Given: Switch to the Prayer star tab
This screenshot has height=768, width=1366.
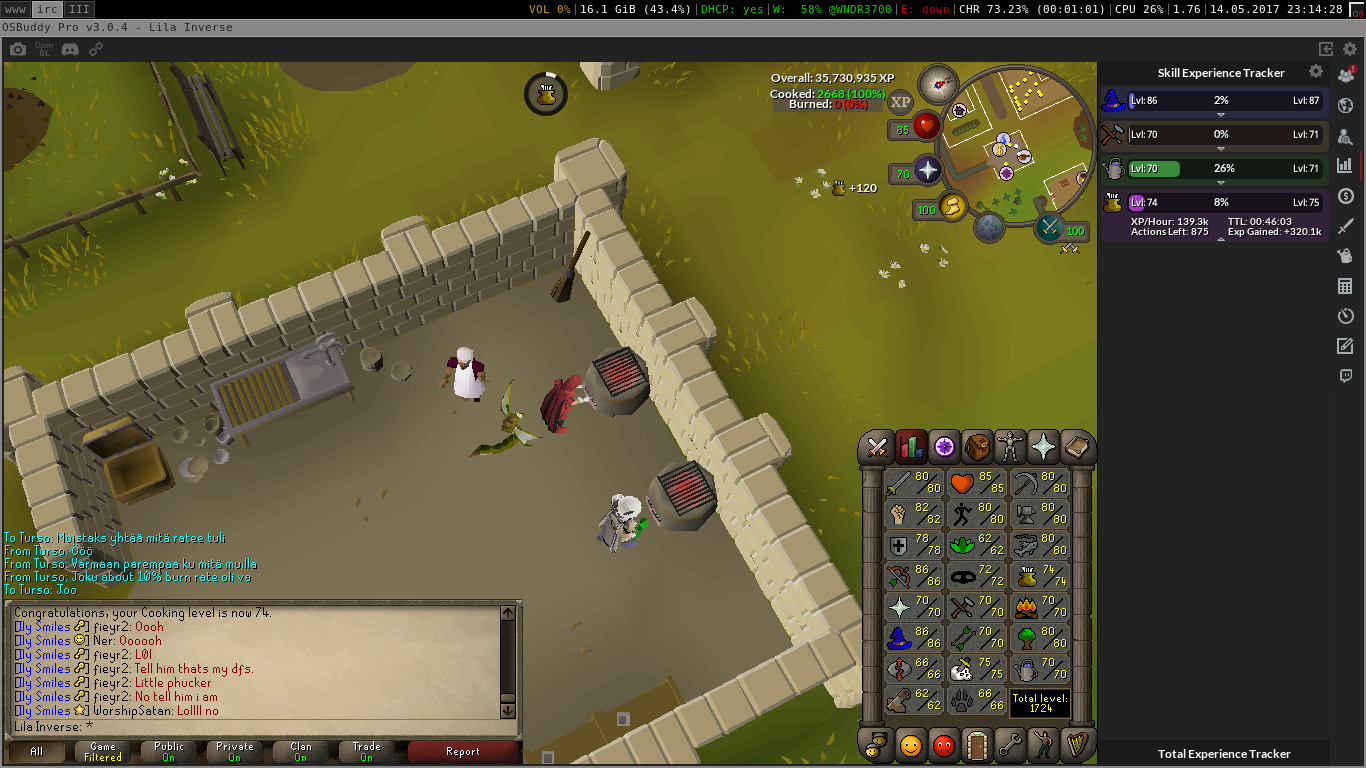Looking at the screenshot, I should (1043, 447).
